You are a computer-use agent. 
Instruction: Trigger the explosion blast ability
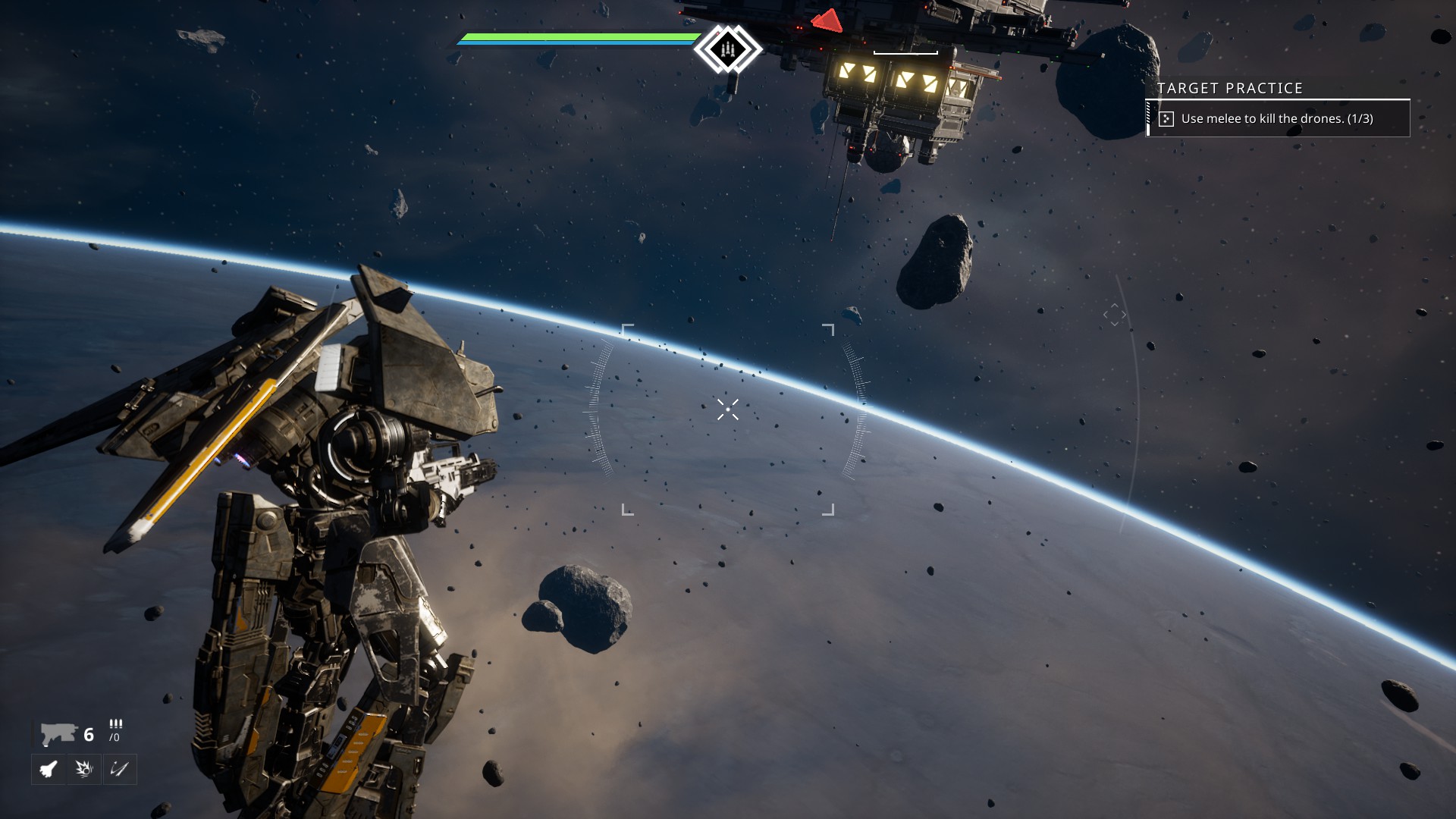(84, 769)
